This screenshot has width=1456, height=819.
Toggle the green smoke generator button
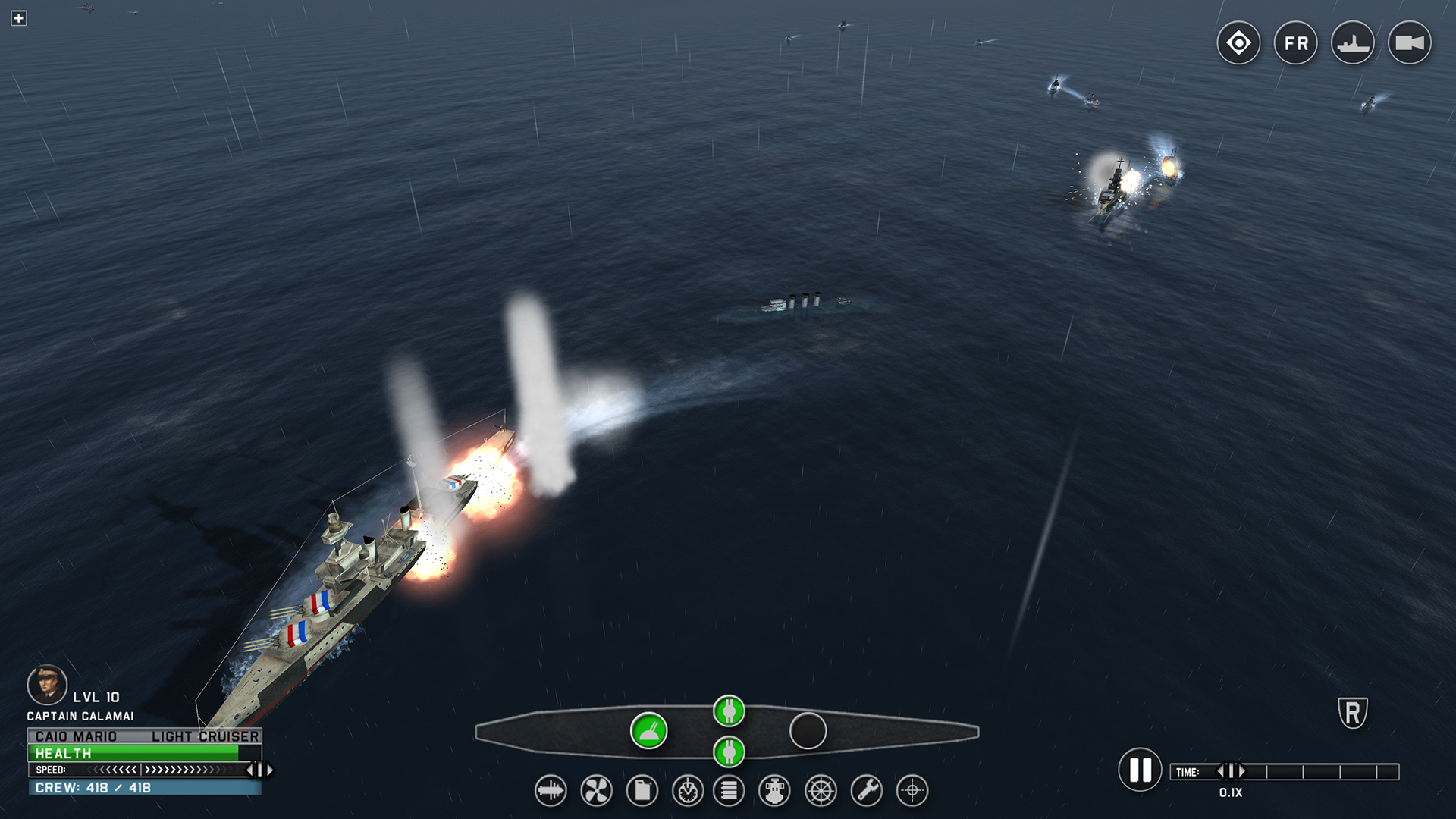pos(648,733)
